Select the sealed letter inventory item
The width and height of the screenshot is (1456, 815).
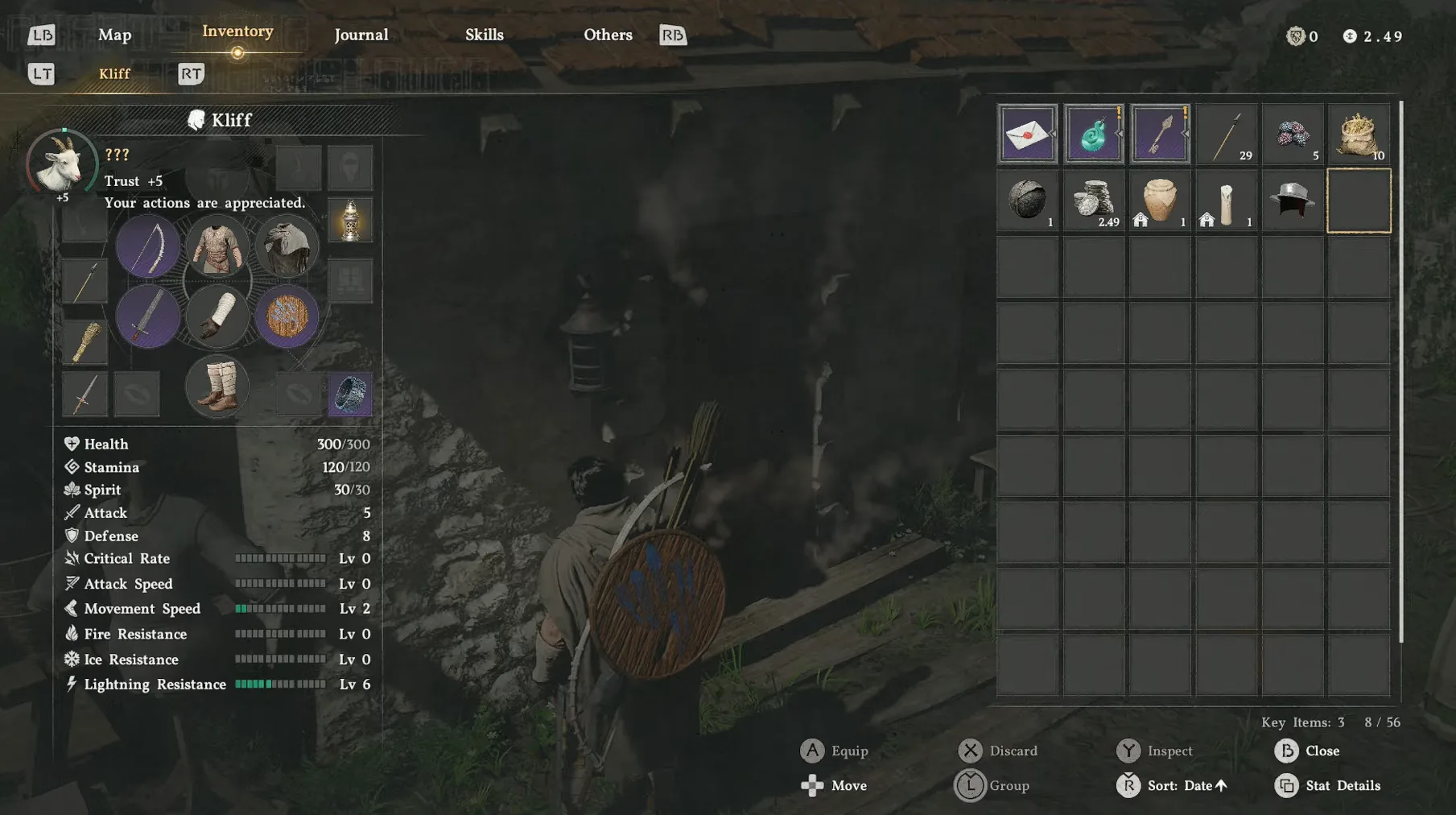(x=1027, y=134)
